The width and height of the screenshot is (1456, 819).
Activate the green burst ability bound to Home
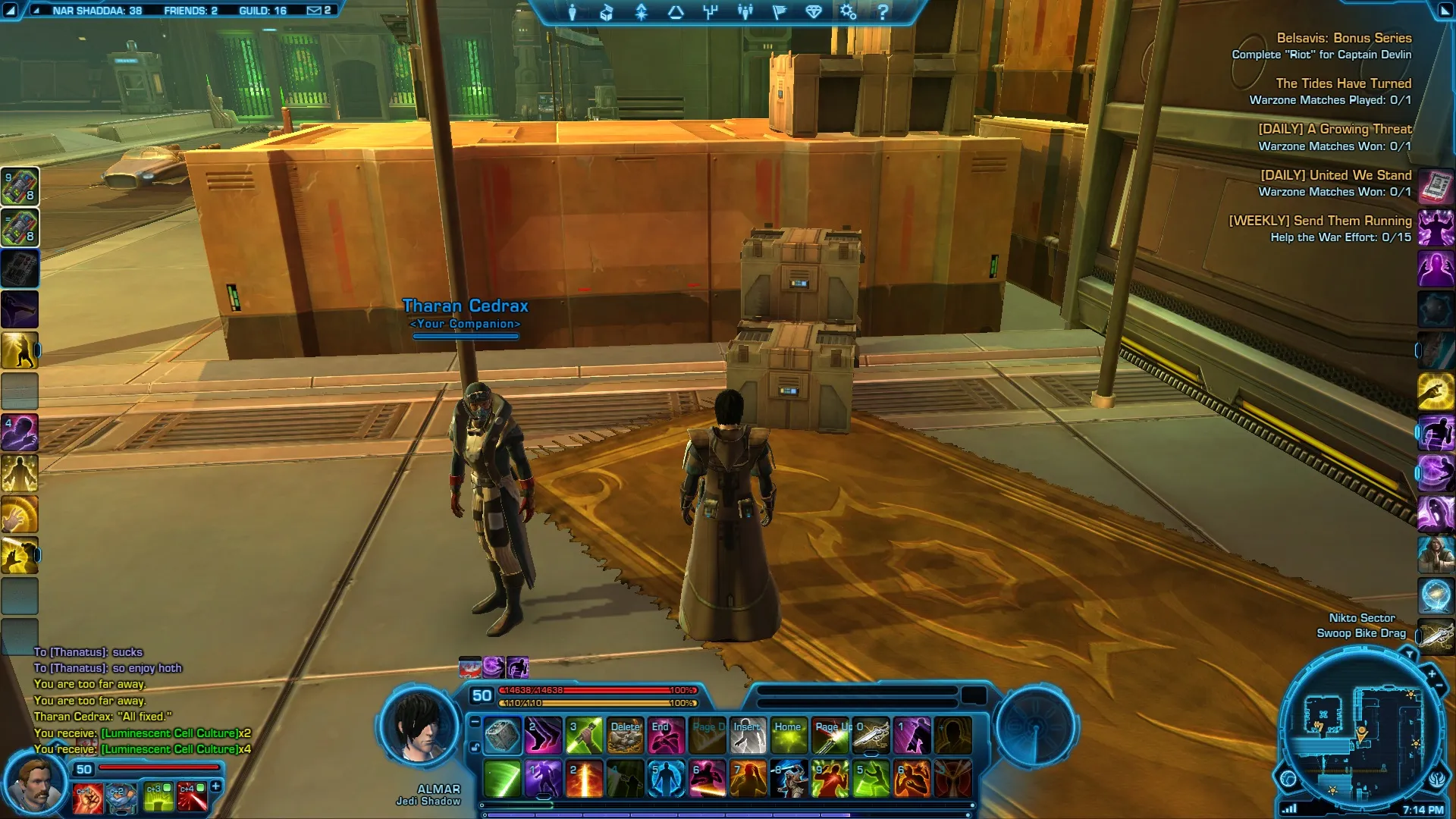point(789,736)
